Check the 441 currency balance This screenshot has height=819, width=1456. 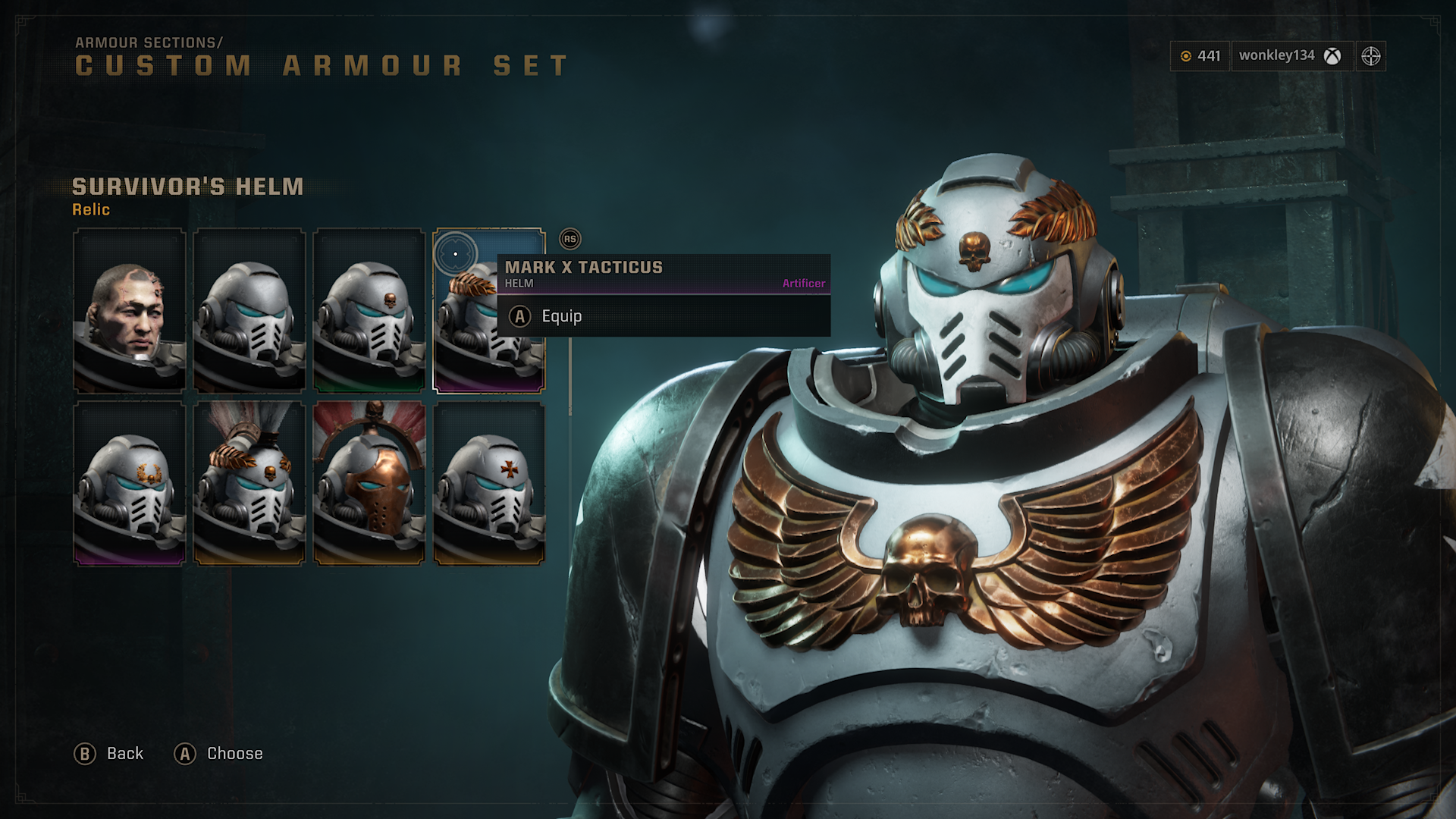coord(1200,56)
